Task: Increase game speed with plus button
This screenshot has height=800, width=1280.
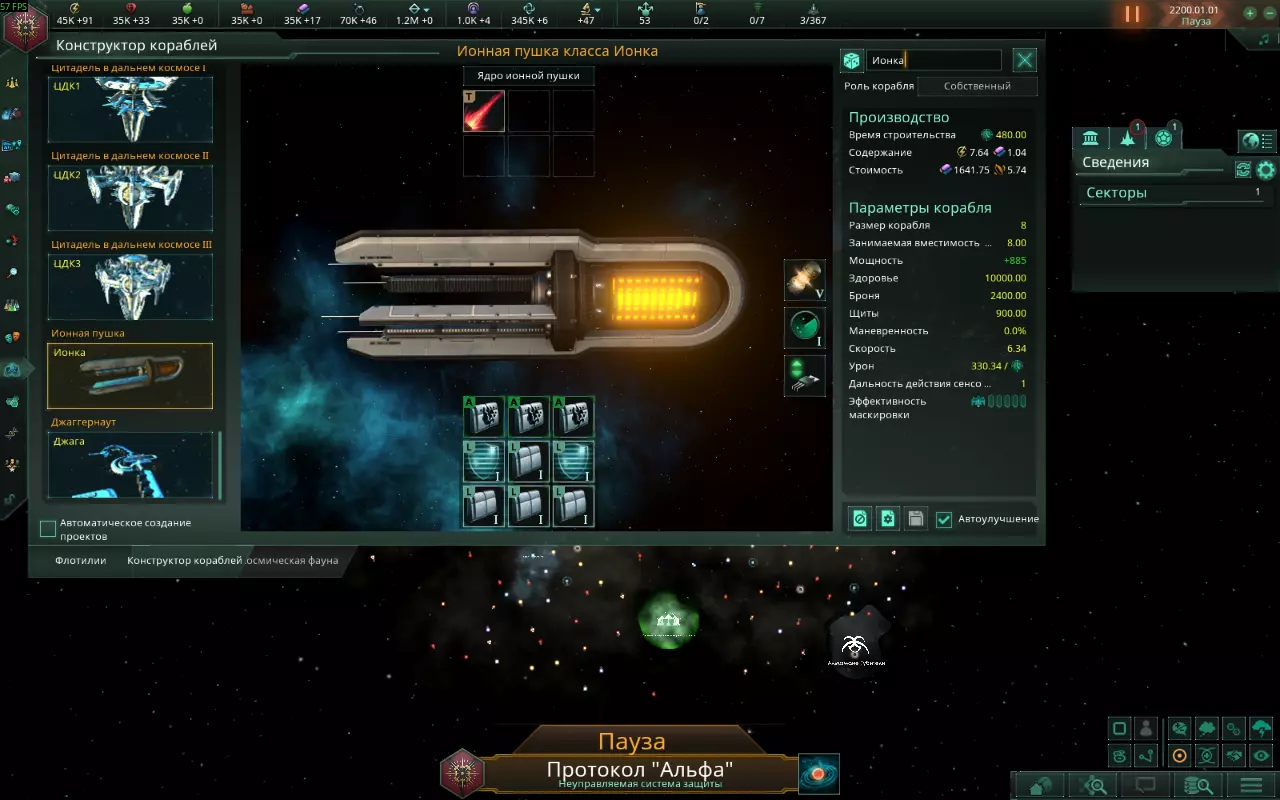Action: [1249, 14]
